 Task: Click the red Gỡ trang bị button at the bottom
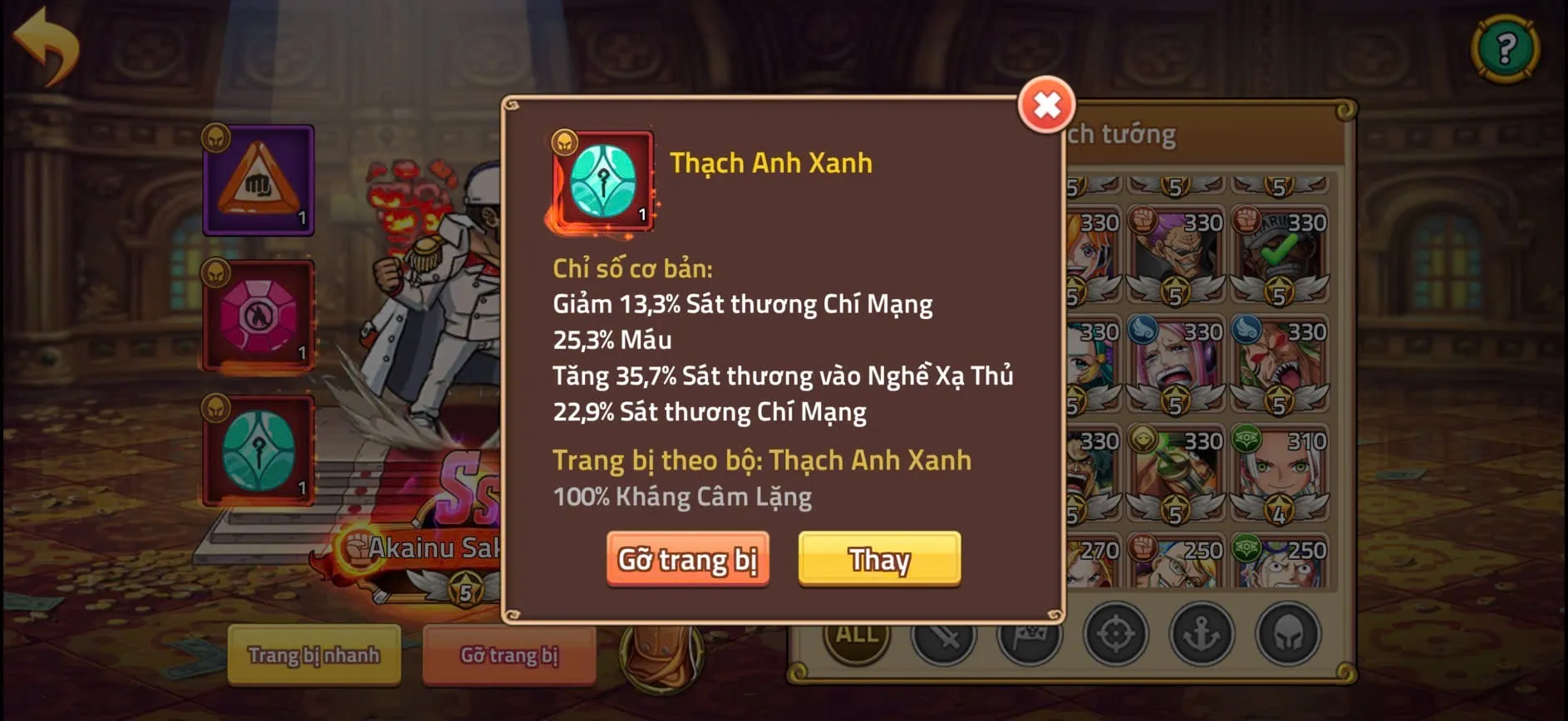[x=509, y=656]
